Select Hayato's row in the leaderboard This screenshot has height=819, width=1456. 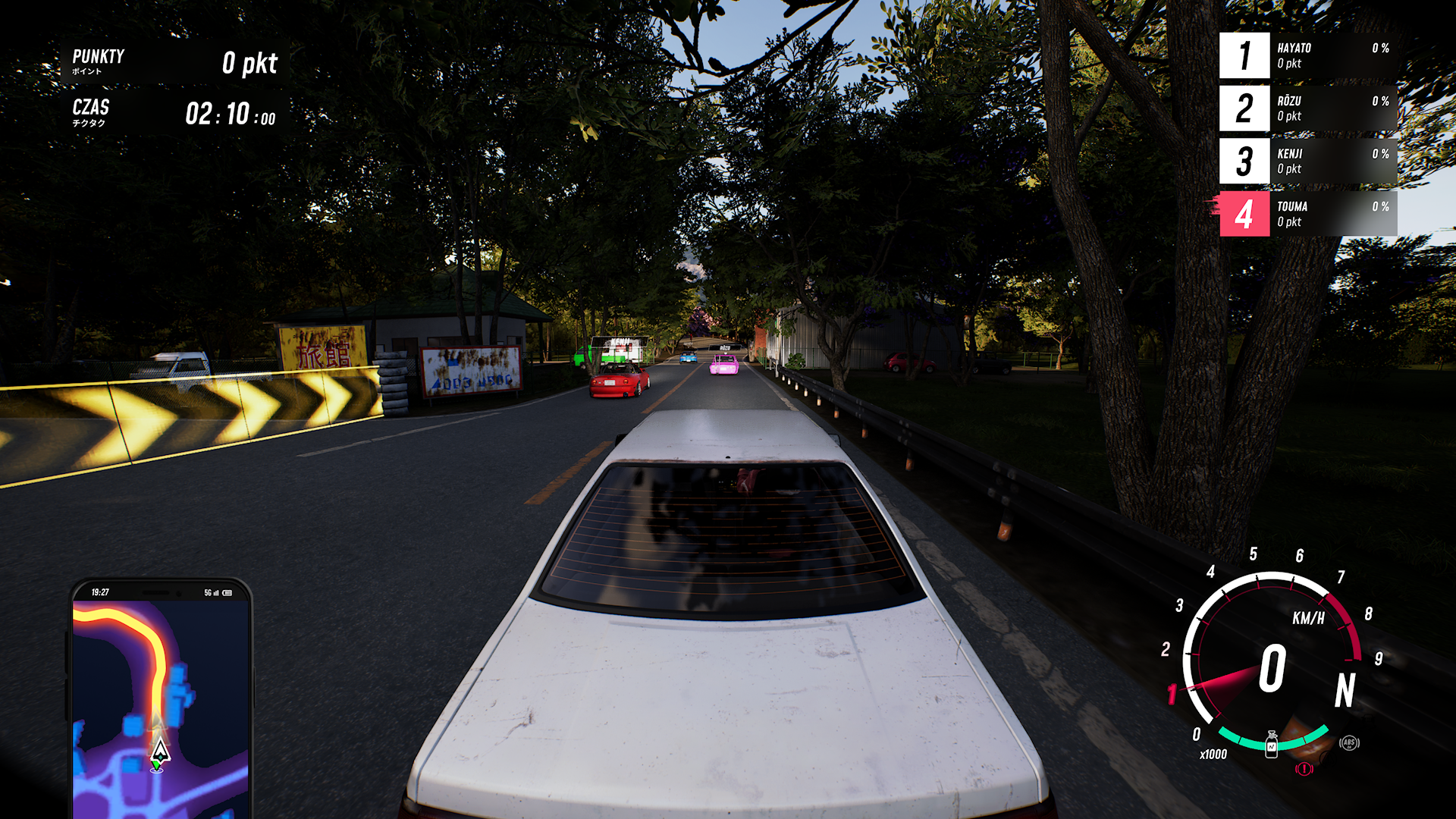(x=1308, y=55)
